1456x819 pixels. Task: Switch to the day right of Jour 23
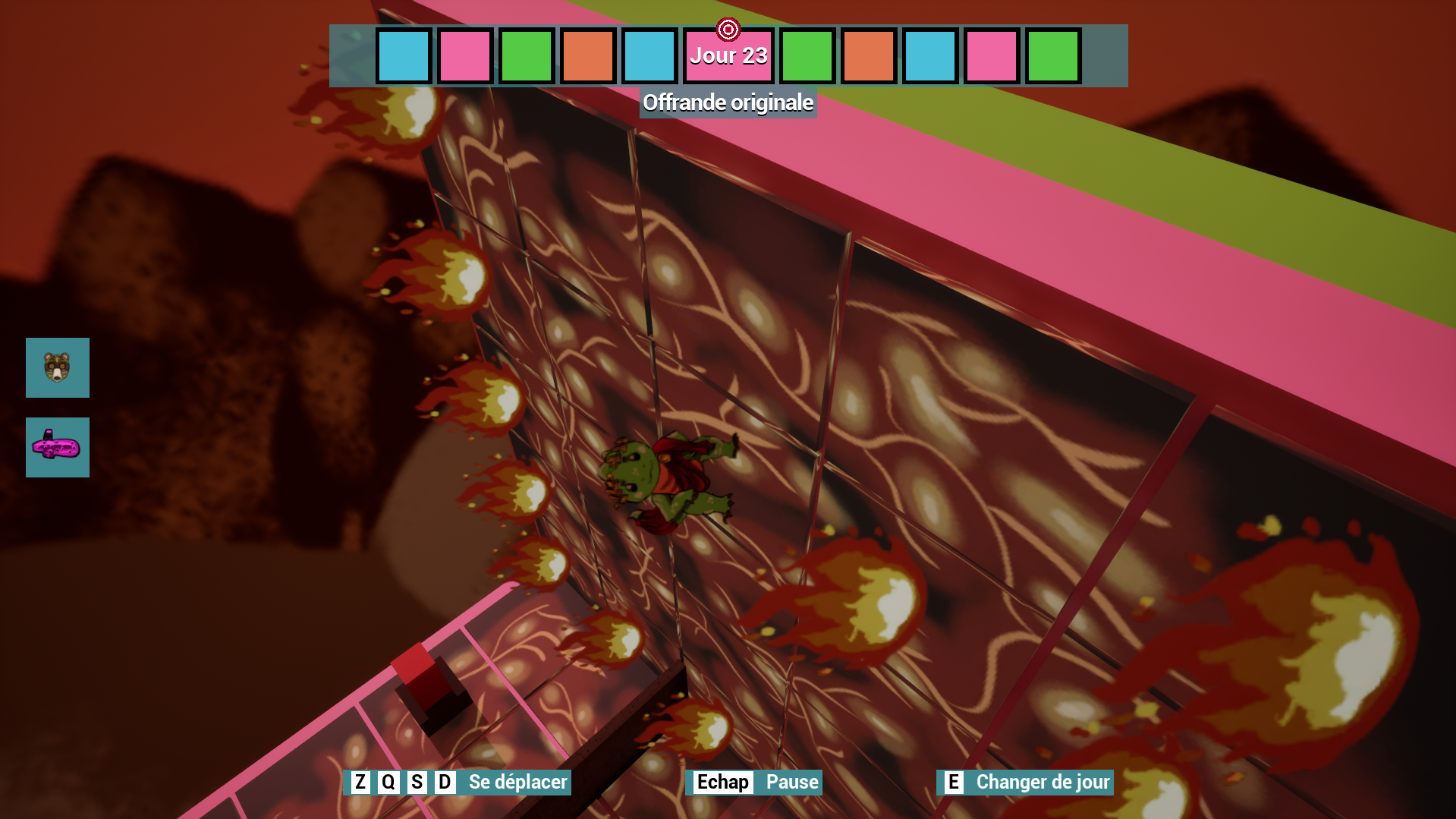[x=807, y=55]
